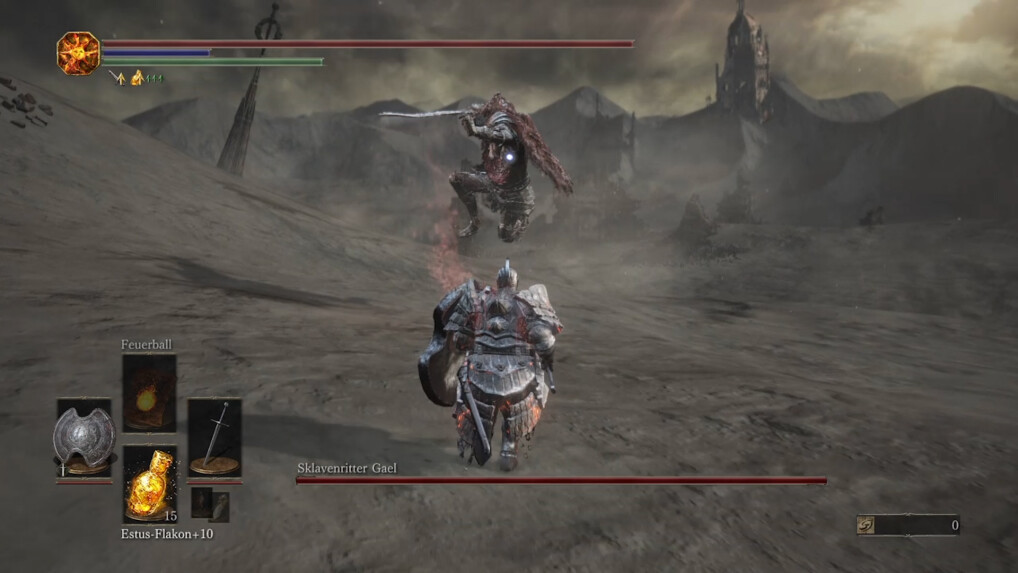Choose the right-hand sword slot
Screen dimensions: 1018x573
pos(214,438)
